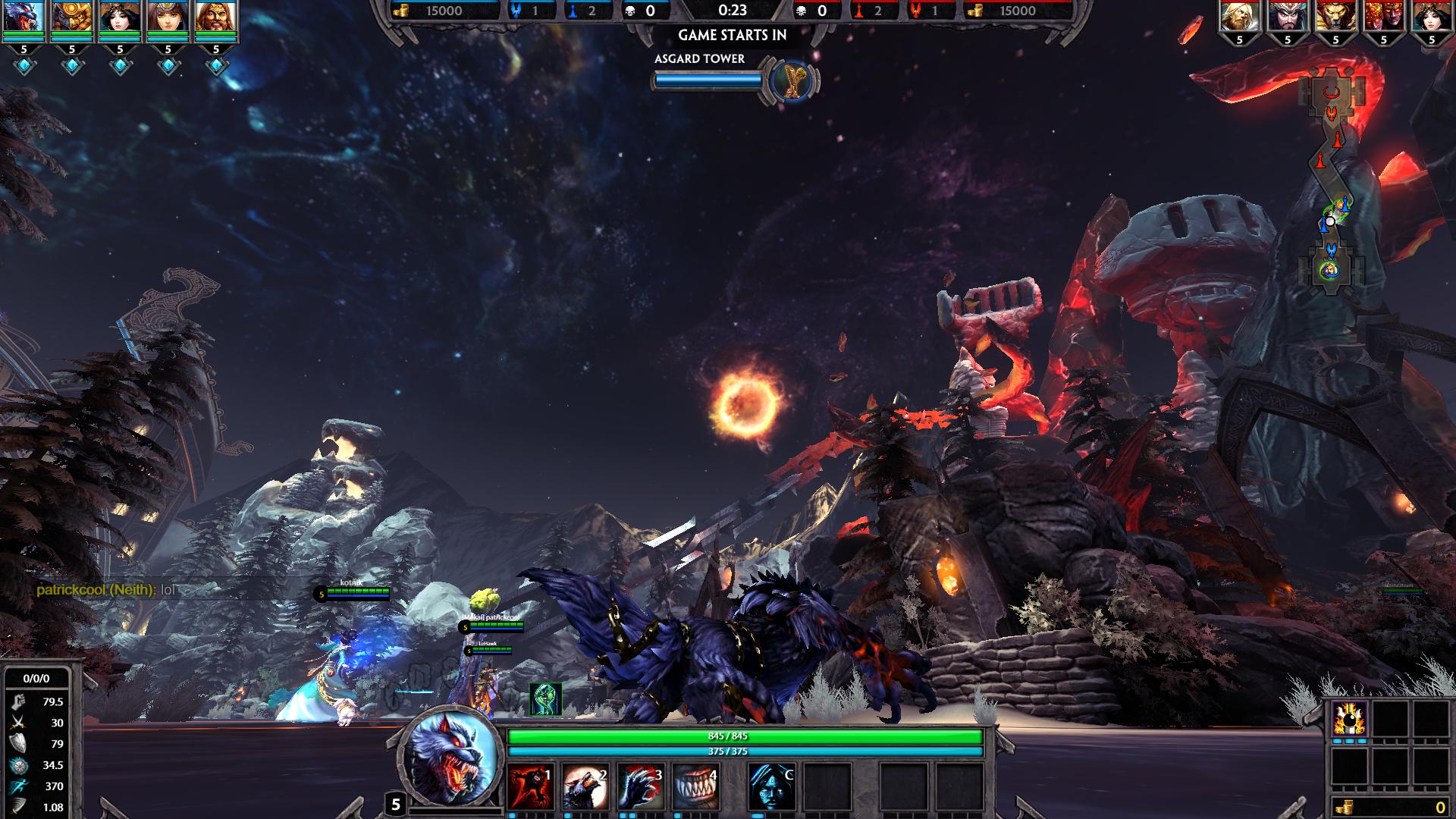Choose the gold-armored samurai ally portrait
This screenshot has width=1456, height=819.
click(x=72, y=18)
